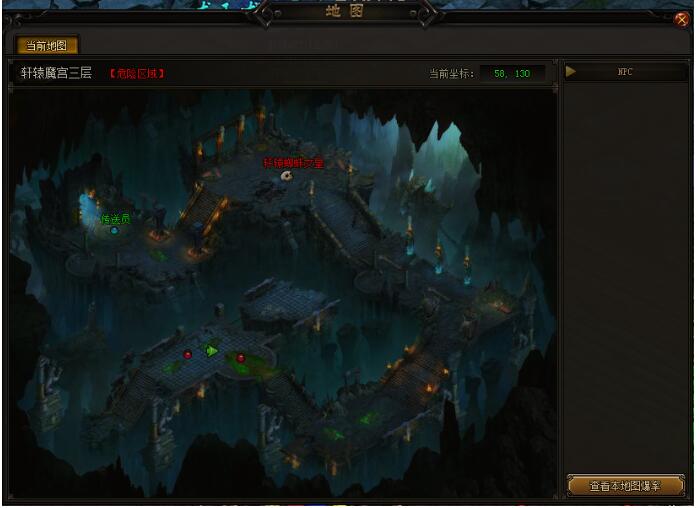Close the map window
The image size is (700, 508).
[682, 19]
